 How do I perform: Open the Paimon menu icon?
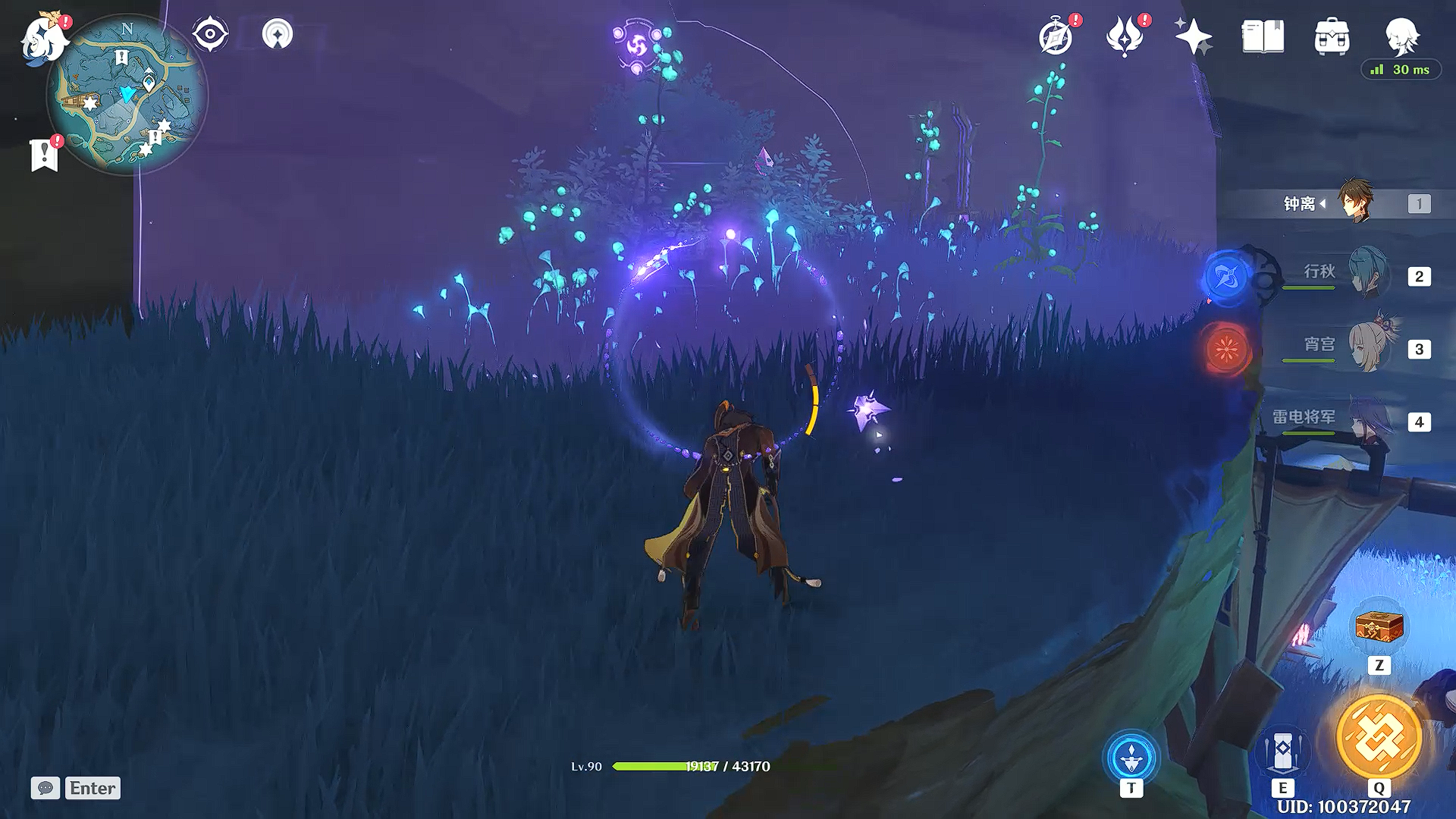pyautogui.click(x=44, y=38)
